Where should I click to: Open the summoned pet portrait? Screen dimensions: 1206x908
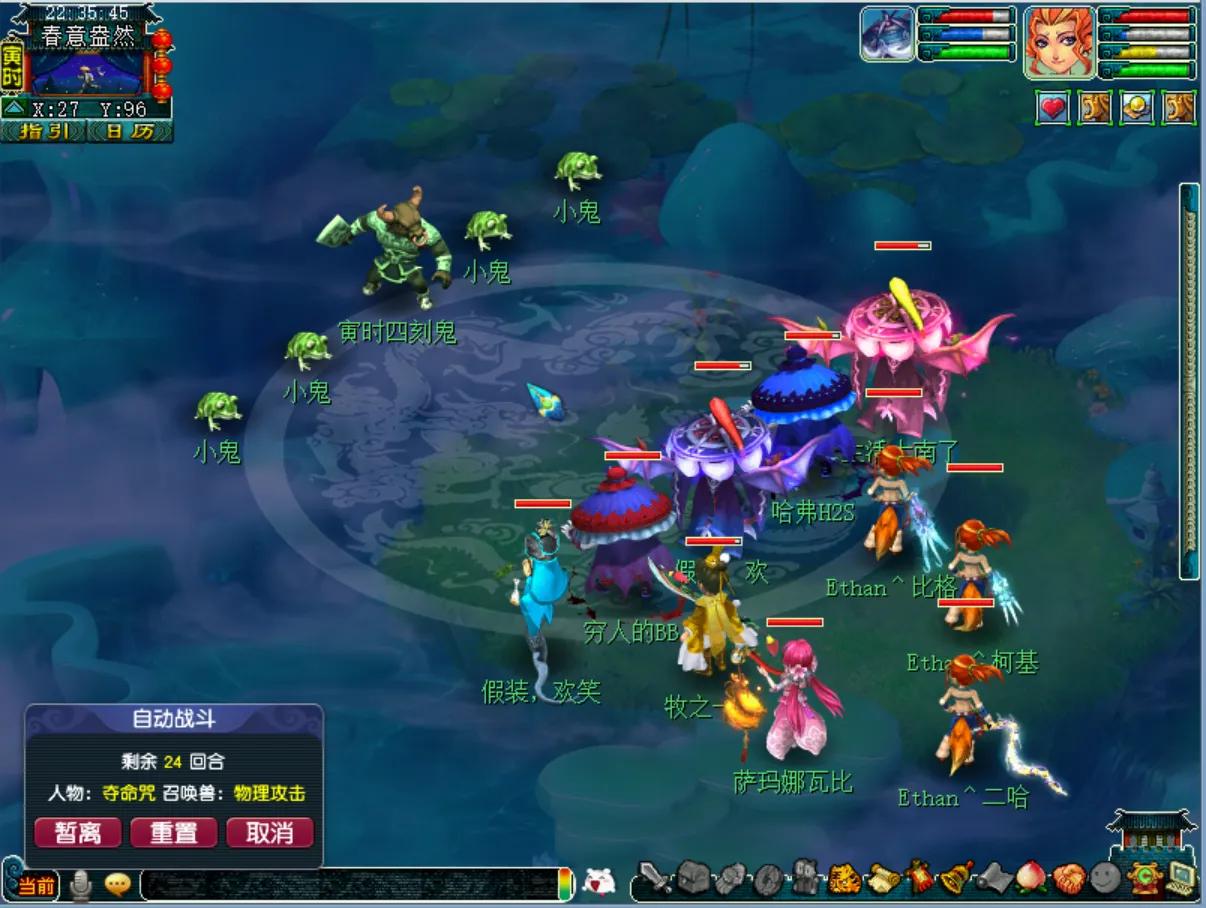click(888, 35)
